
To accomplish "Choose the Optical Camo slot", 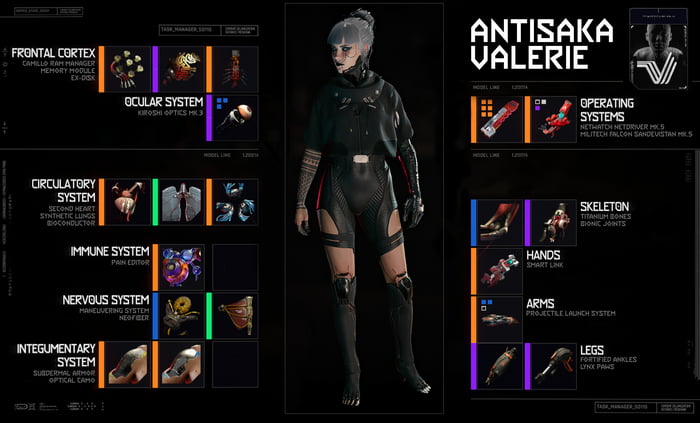I will pos(181,364).
